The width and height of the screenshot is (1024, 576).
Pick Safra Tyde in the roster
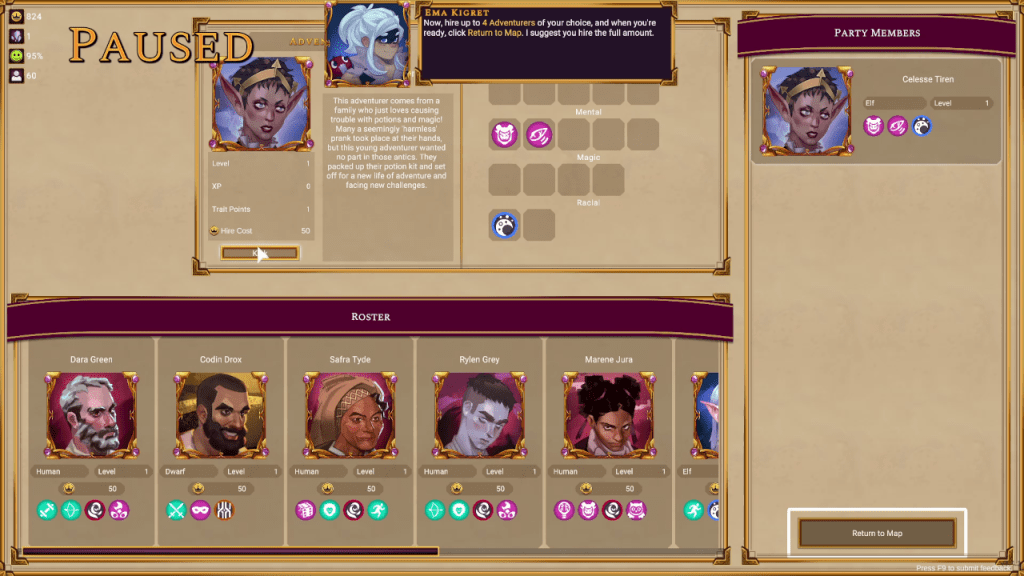coord(349,414)
